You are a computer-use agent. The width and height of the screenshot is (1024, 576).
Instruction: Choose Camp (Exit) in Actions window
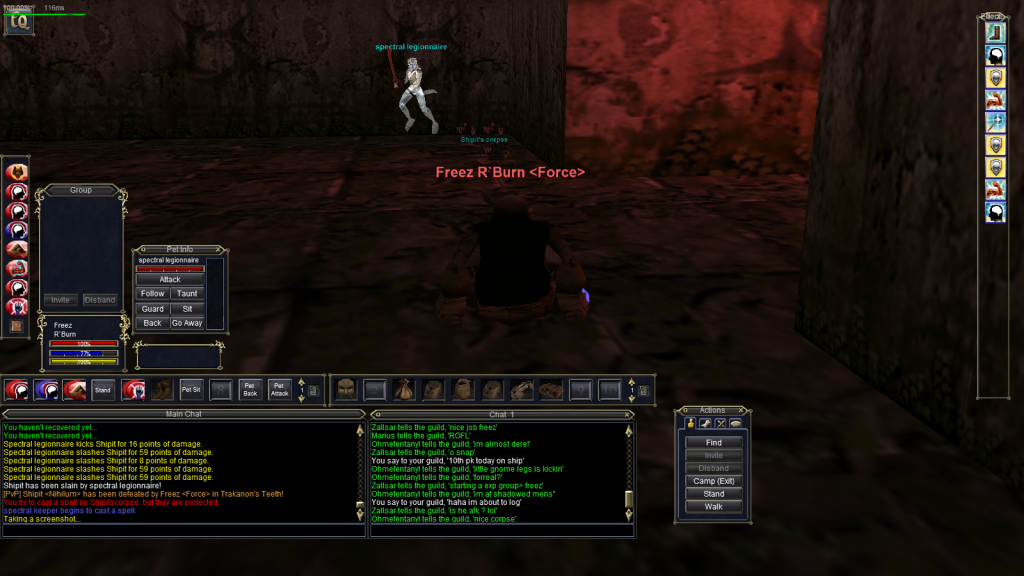click(713, 481)
